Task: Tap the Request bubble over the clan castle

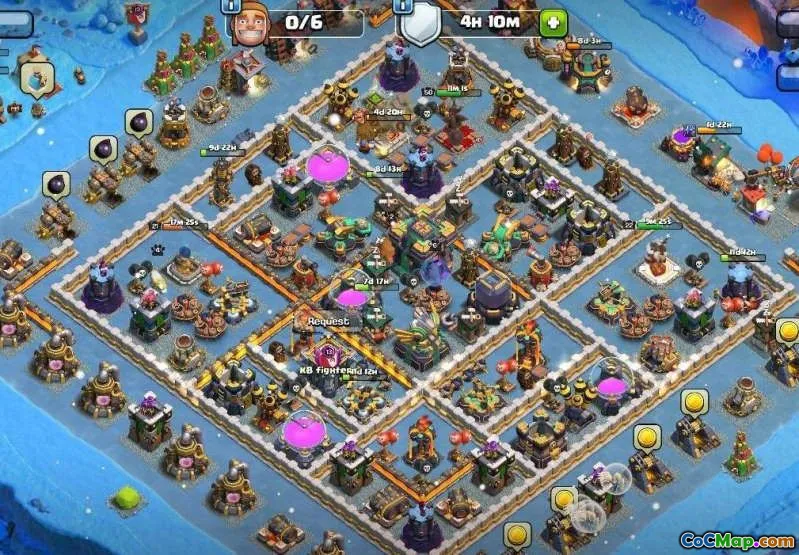Action: (x=328, y=322)
